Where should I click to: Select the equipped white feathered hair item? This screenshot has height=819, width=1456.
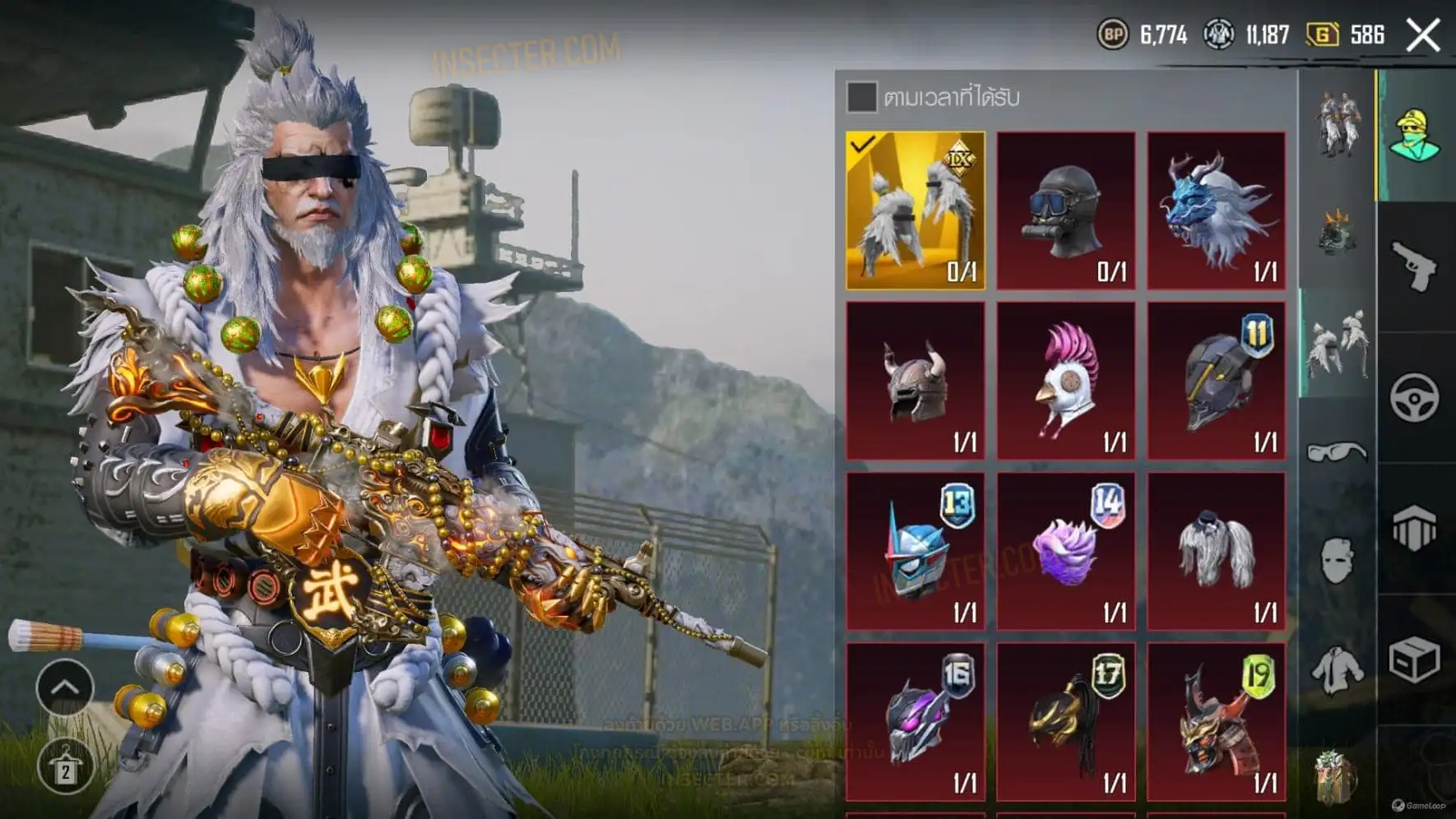click(915, 211)
